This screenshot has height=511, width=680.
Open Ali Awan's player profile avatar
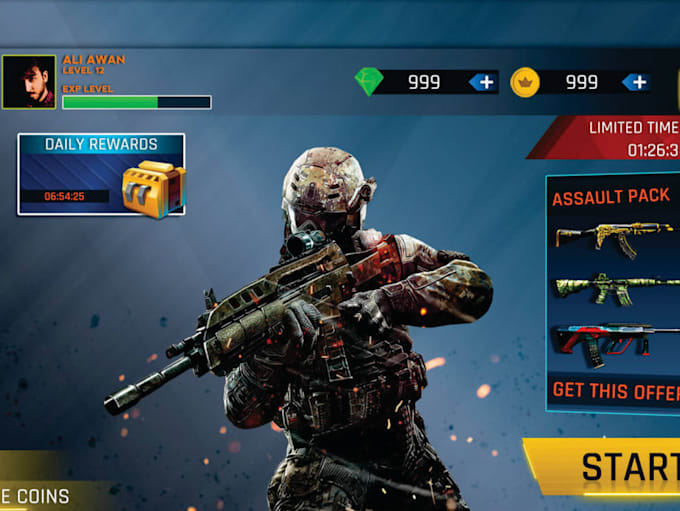pos(28,82)
